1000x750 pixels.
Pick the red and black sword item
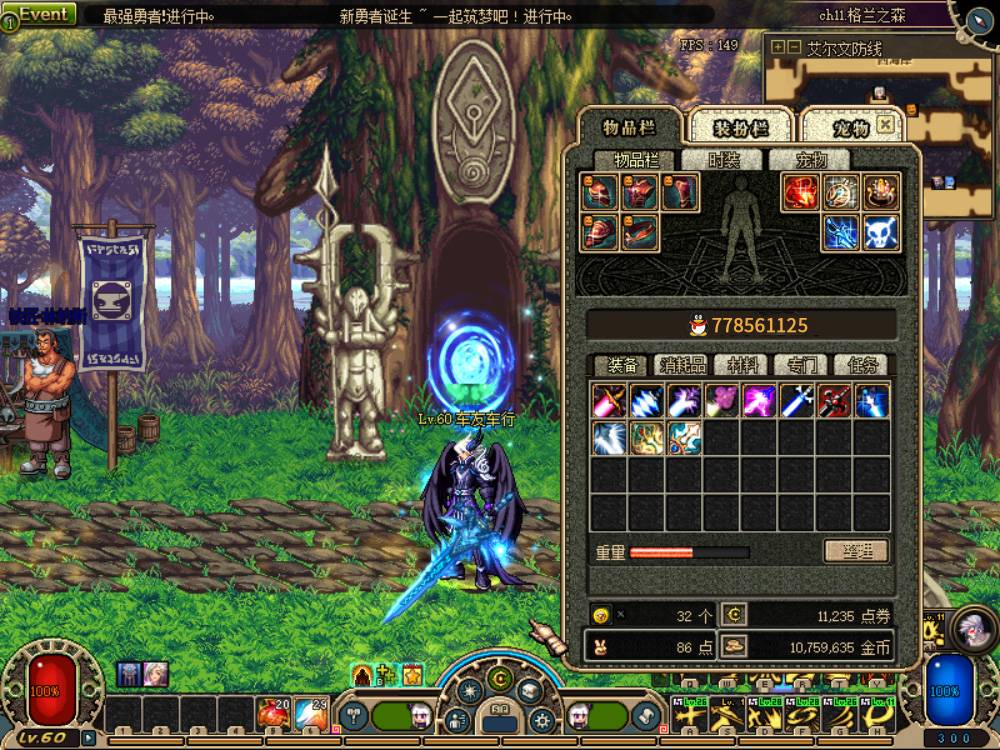834,401
